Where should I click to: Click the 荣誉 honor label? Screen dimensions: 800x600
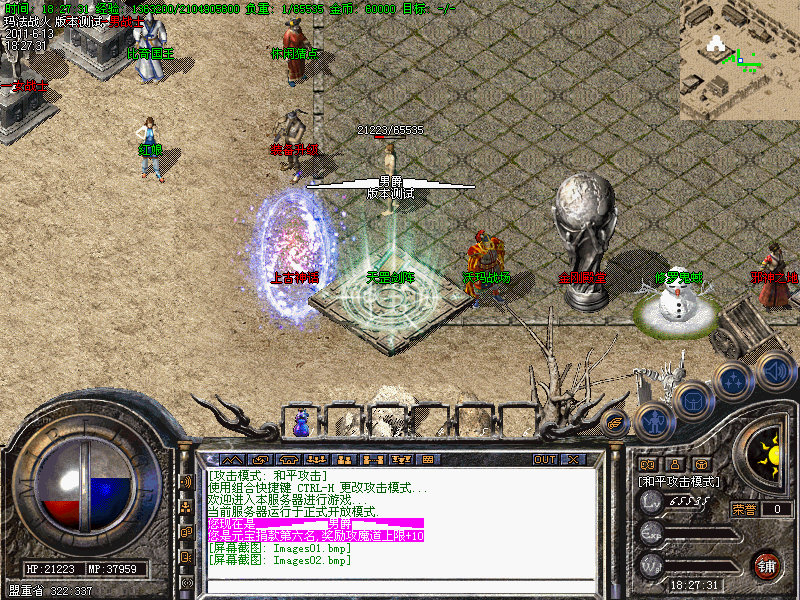point(745,509)
